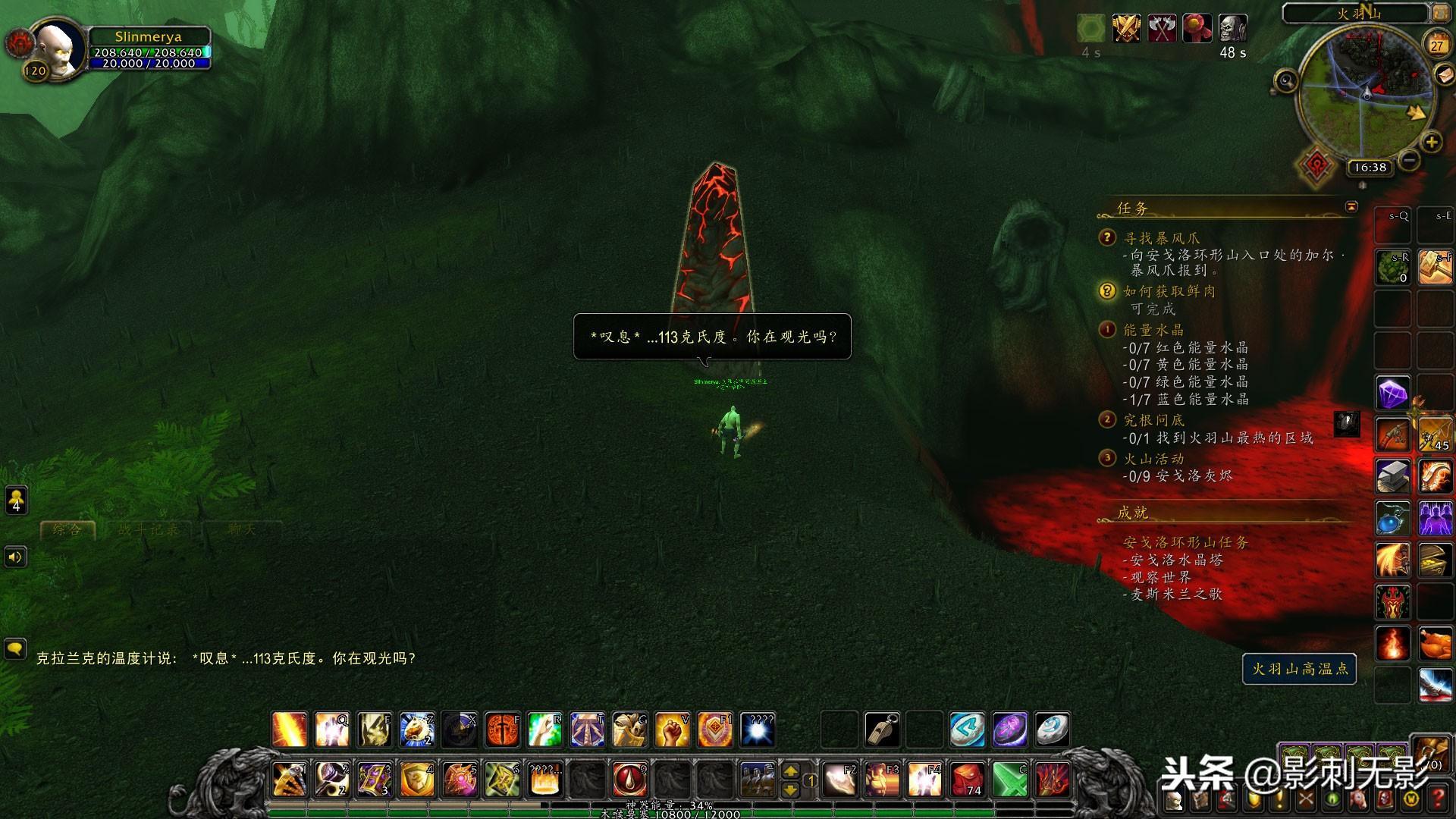The width and height of the screenshot is (1456, 819).
Task: Open the calendar button showing 27
Action: [1436, 44]
